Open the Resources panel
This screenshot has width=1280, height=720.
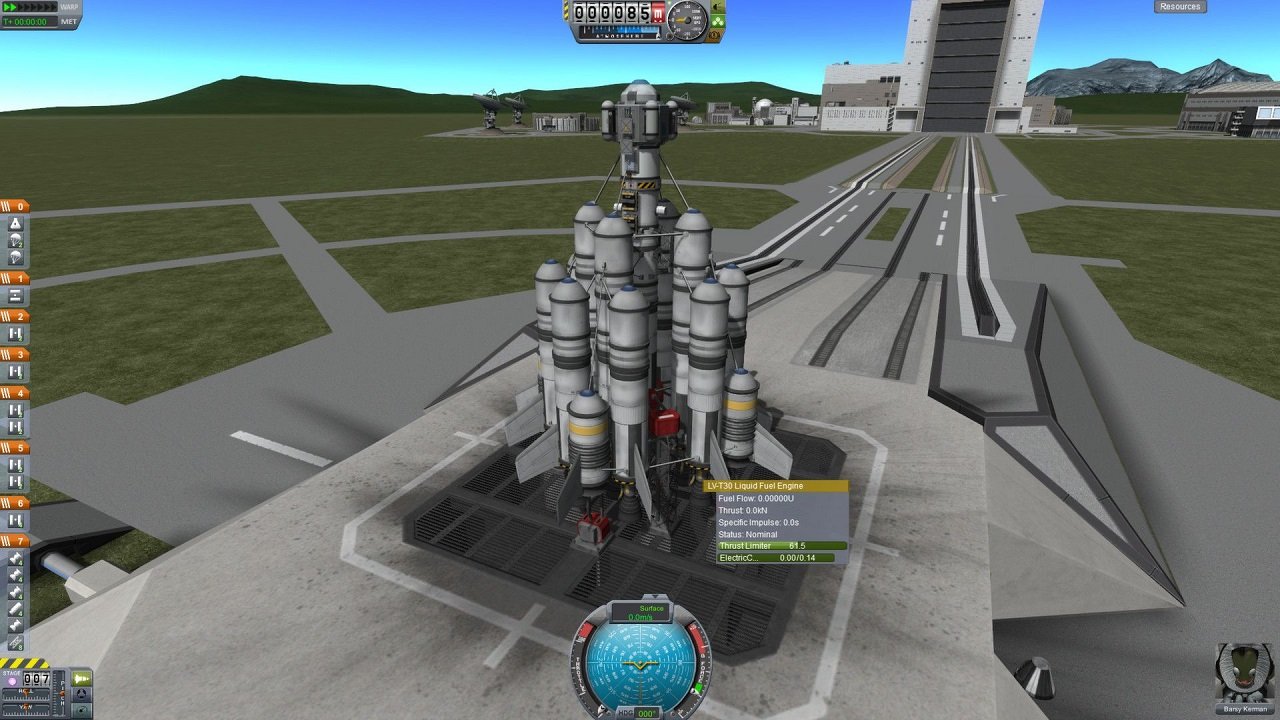coord(1178,6)
